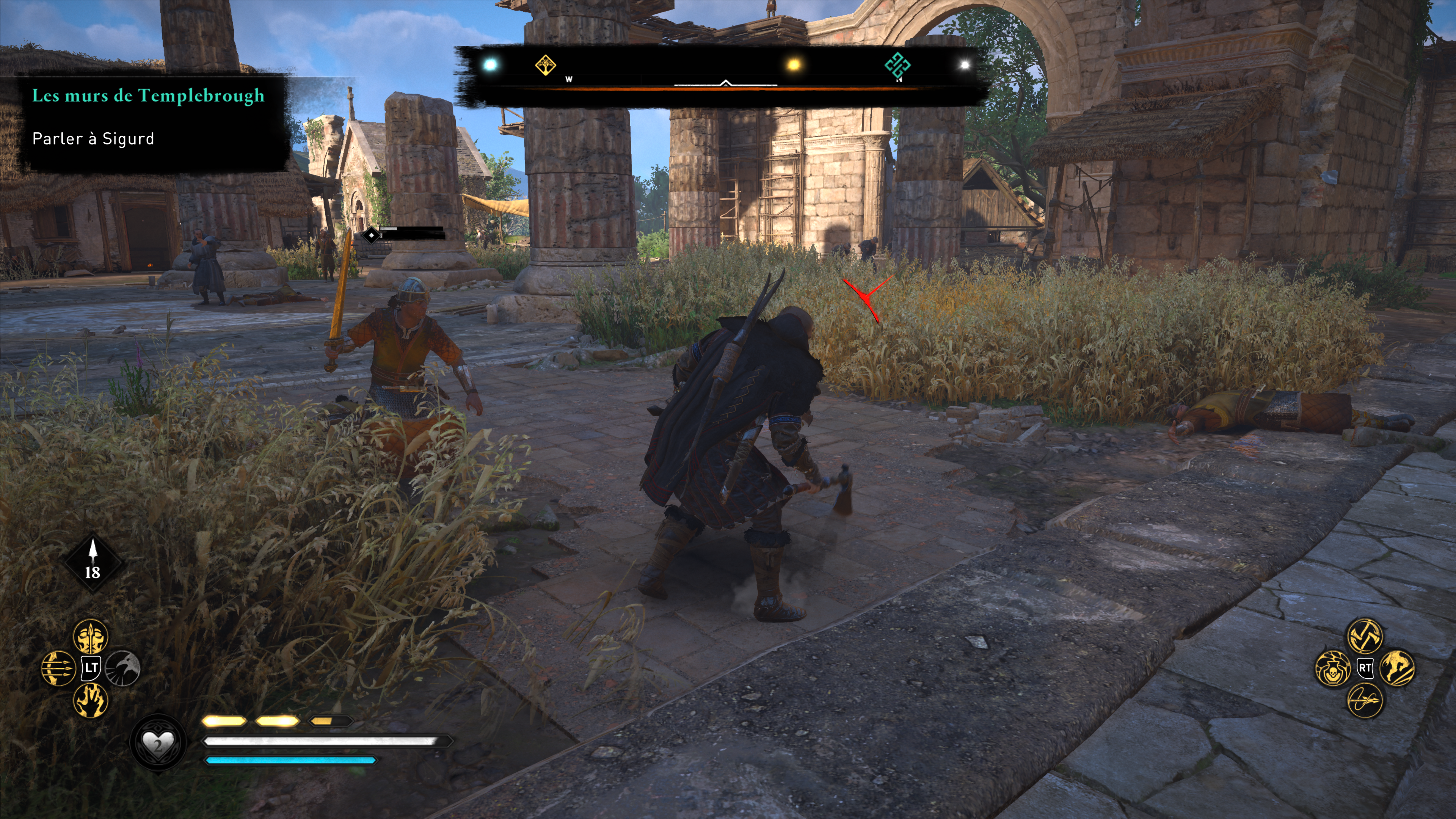Viewport: 1456px width, 819px height.
Task: Select the tree diamond marker on the compass
Action: pyautogui.click(x=546, y=65)
